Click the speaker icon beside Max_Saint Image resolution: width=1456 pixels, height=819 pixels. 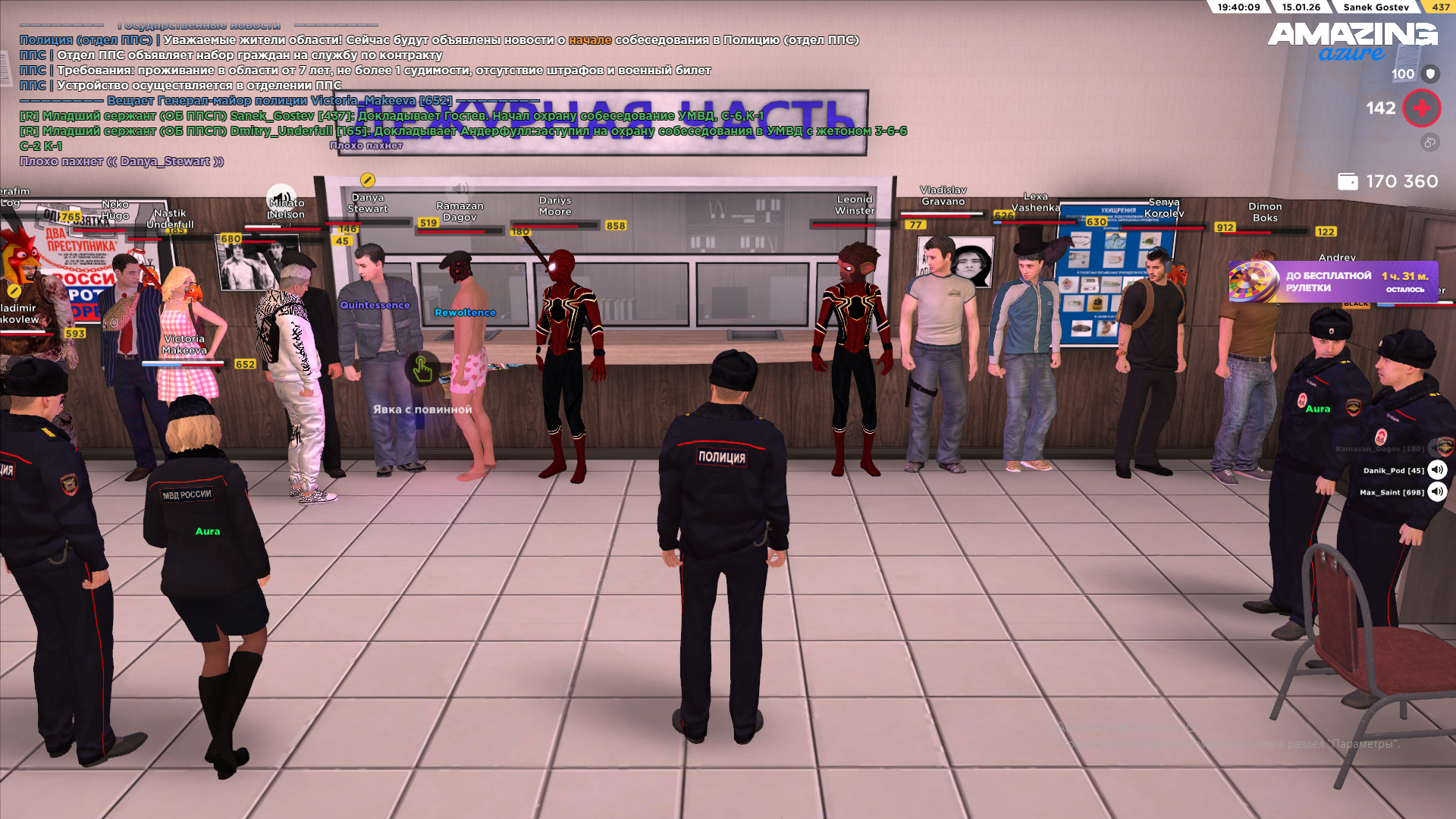click(x=1437, y=492)
